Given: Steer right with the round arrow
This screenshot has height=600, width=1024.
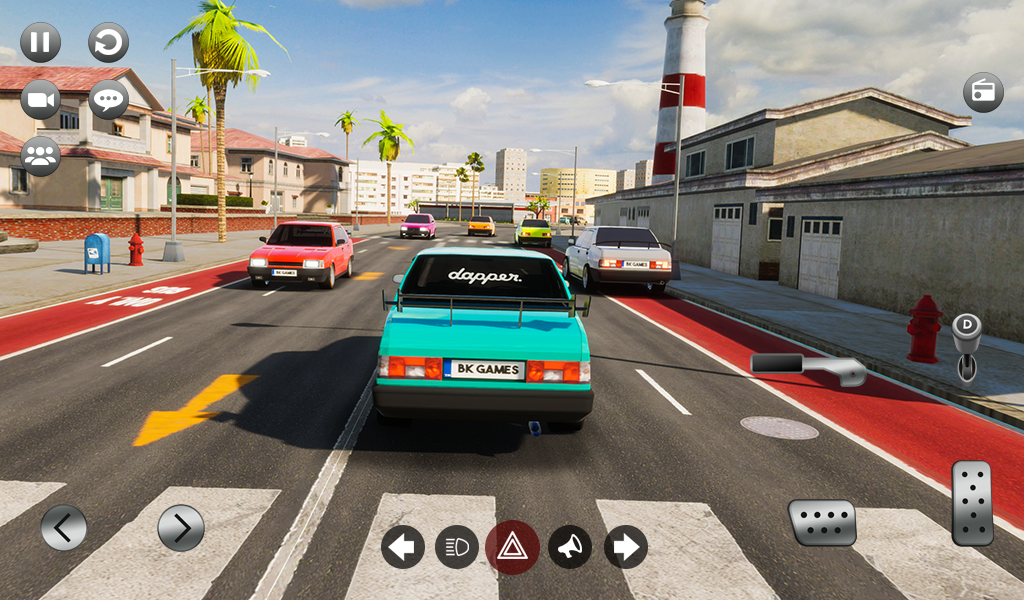Looking at the screenshot, I should tap(181, 528).
